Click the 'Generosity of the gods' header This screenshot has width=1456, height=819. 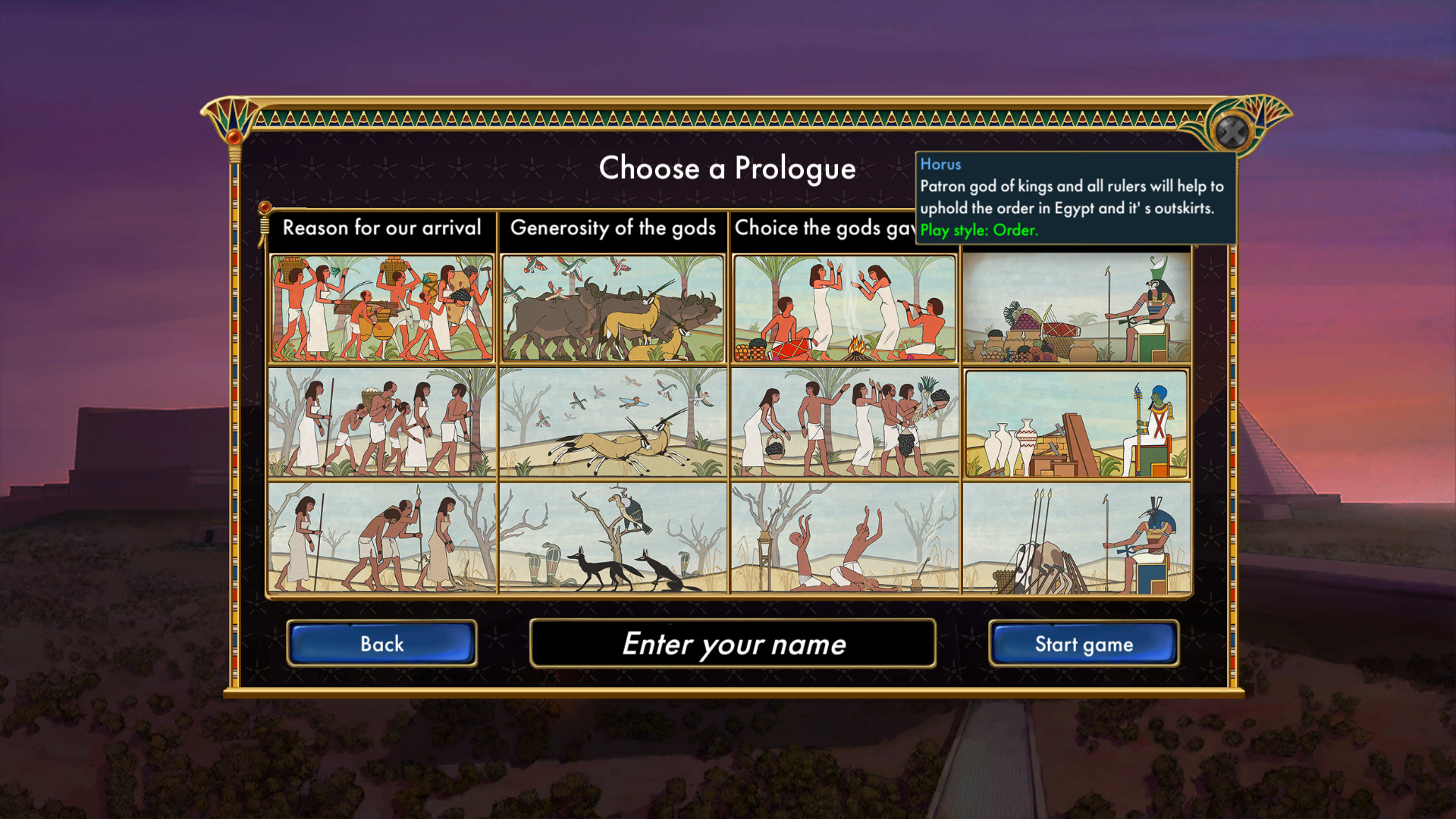click(614, 228)
